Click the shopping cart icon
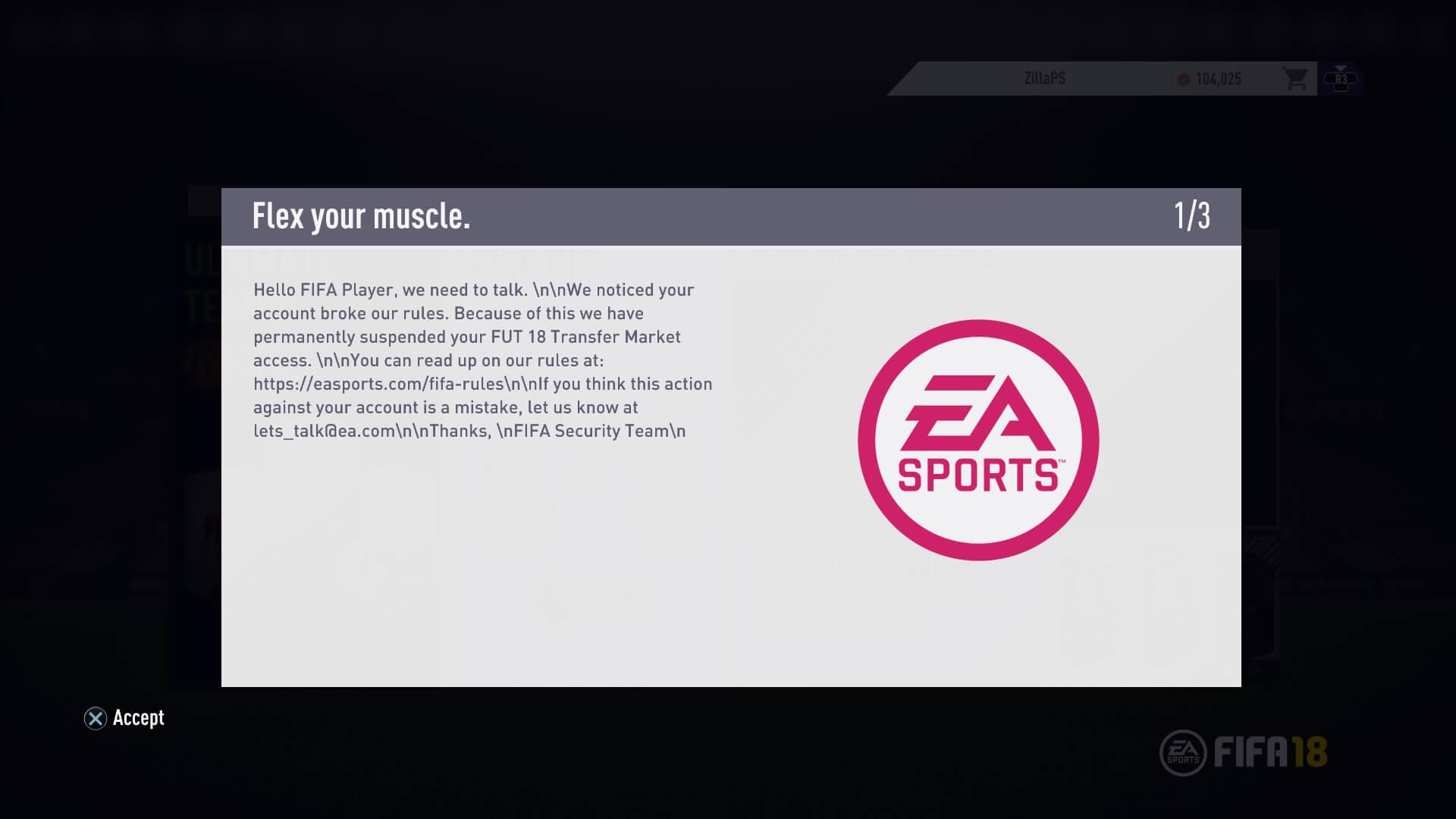Viewport: 1456px width, 819px height. pyautogui.click(x=1296, y=79)
